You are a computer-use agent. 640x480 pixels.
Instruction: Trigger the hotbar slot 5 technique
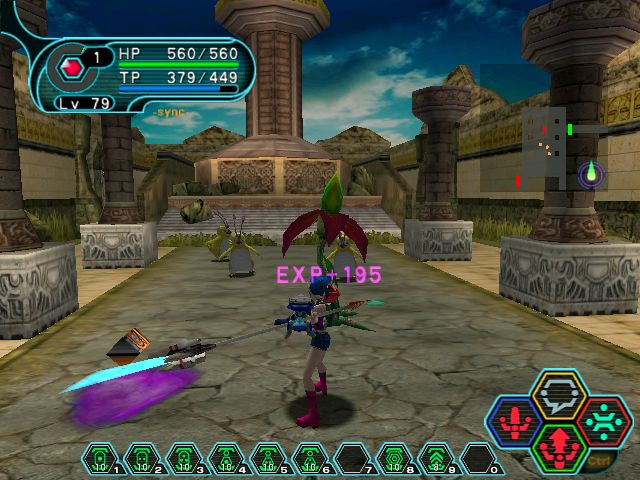[x=267, y=458]
